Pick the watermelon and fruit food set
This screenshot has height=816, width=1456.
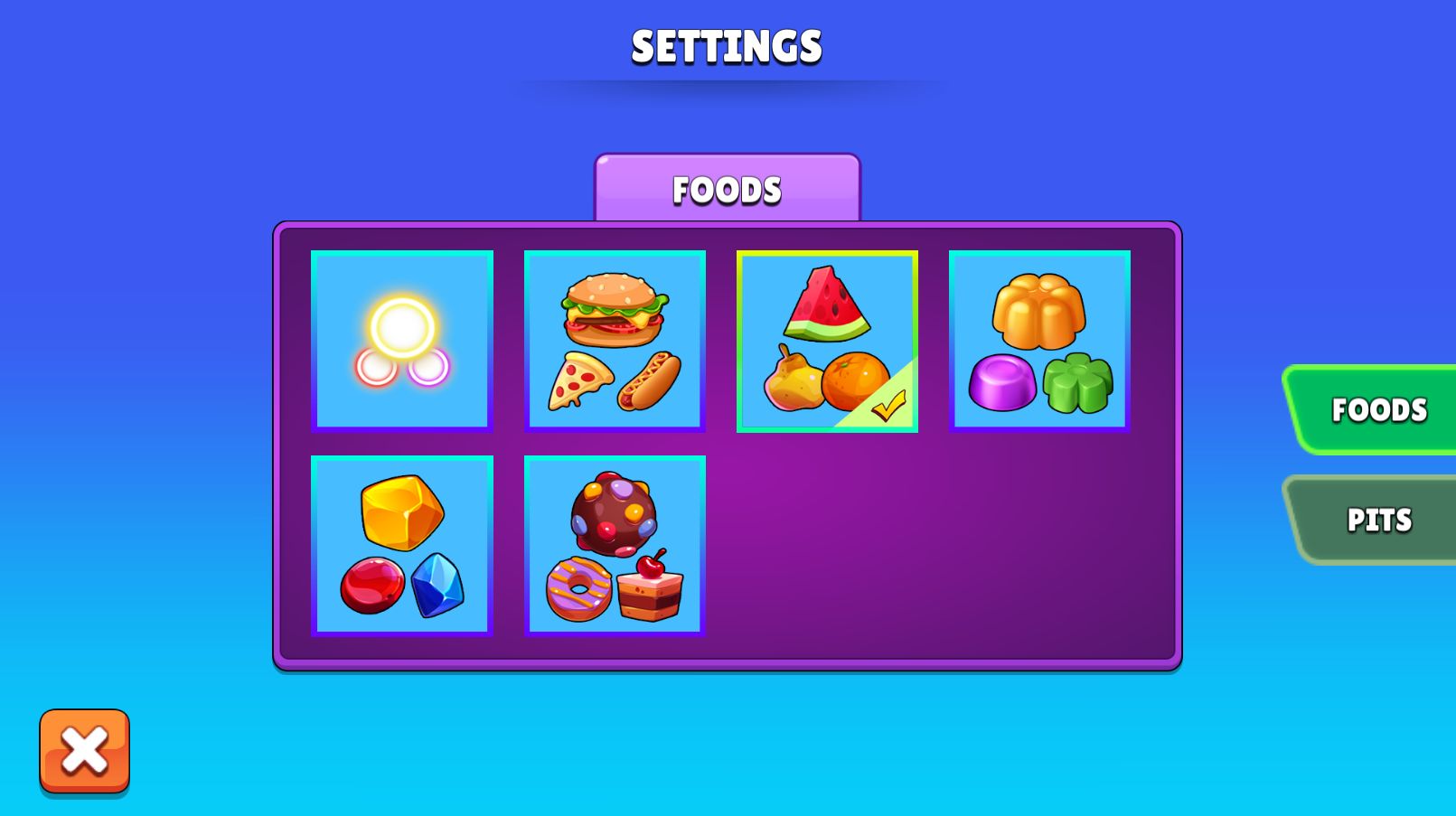point(827,341)
